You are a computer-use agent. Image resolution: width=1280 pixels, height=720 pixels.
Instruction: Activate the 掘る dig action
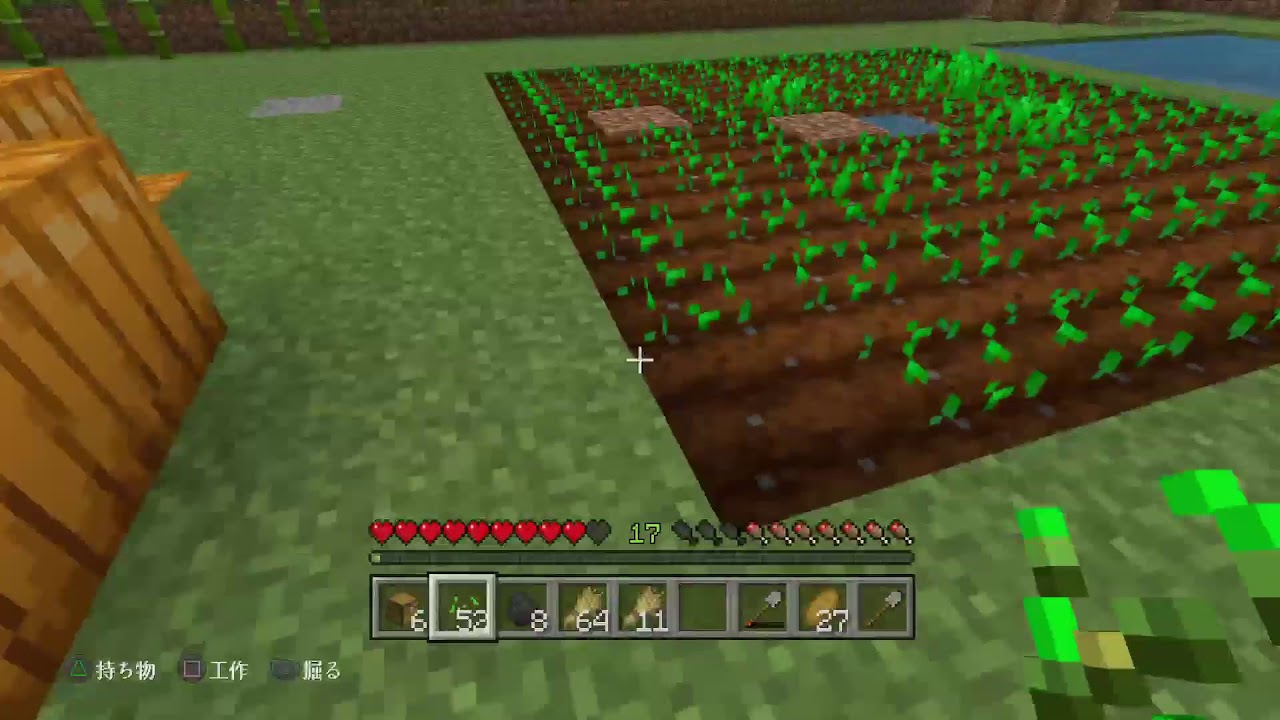320,671
